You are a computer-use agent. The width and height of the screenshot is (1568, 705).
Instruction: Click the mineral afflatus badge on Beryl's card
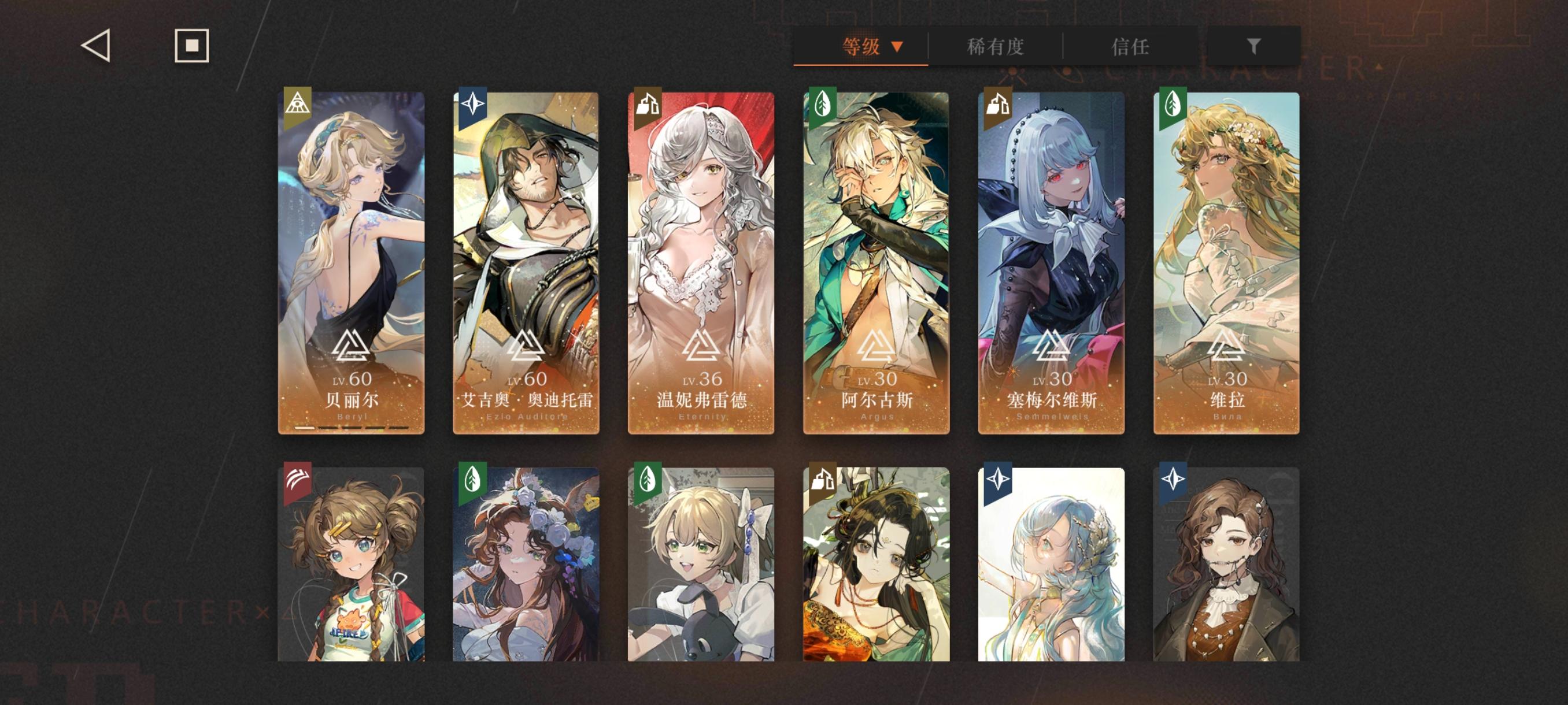297,105
